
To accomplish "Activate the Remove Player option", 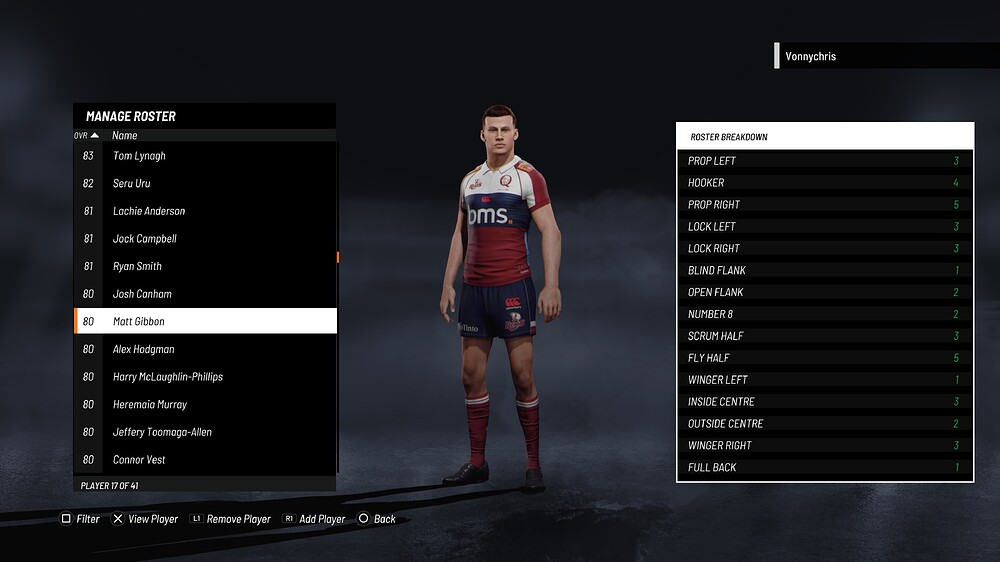I will (x=230, y=519).
